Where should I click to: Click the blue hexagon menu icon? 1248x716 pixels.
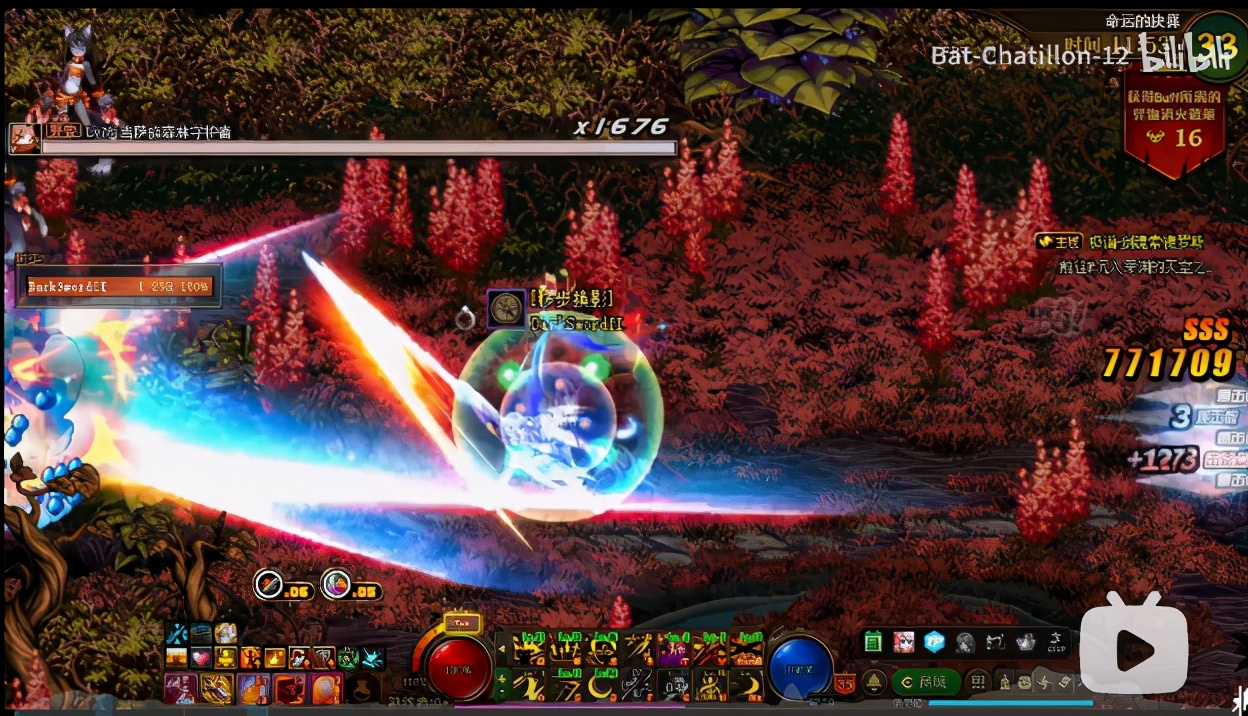[934, 642]
